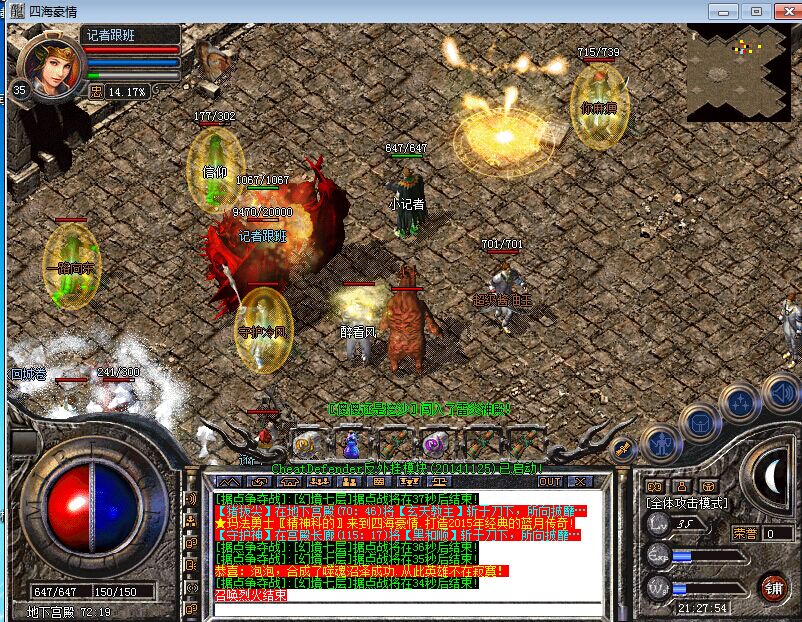The height and width of the screenshot is (622, 802).
Task: Click the hero portrait avatar
Action: coord(50,60)
